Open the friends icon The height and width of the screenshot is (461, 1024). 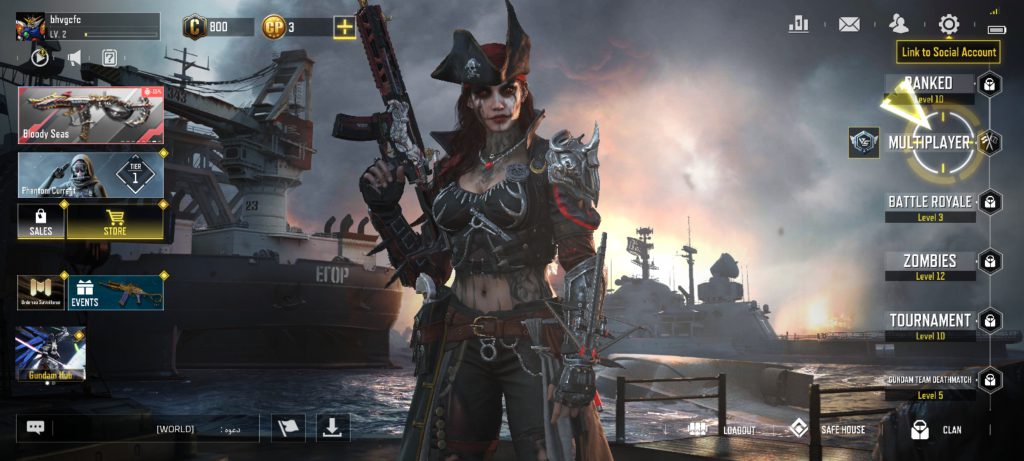899,24
